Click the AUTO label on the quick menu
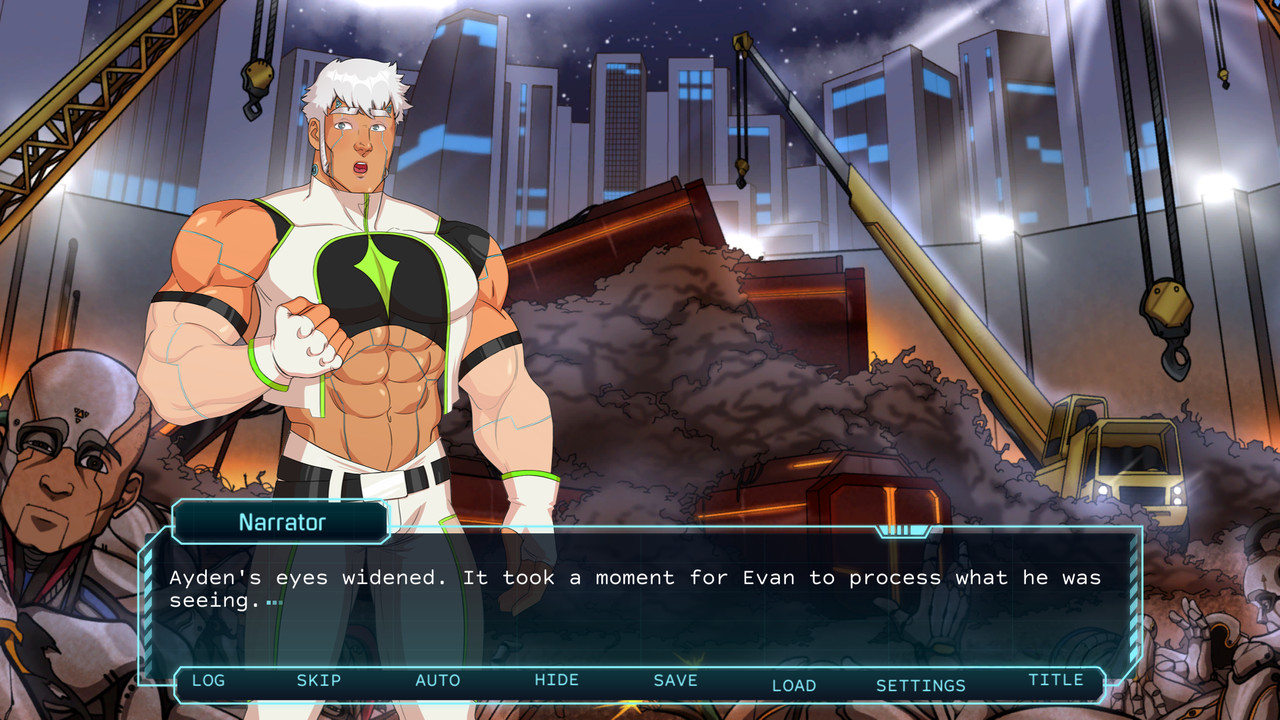 point(438,681)
